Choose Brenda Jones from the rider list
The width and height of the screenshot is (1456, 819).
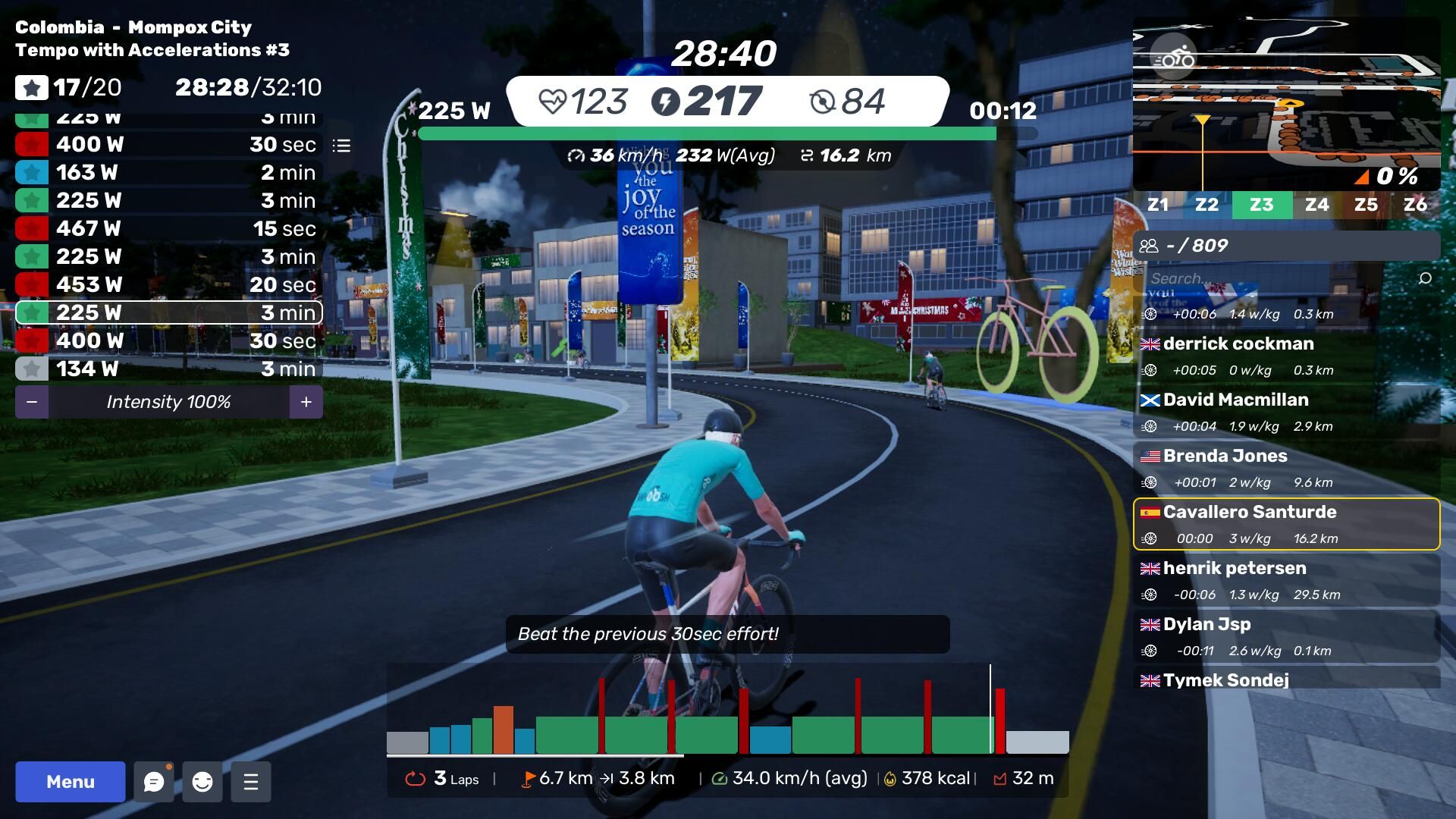click(1286, 468)
